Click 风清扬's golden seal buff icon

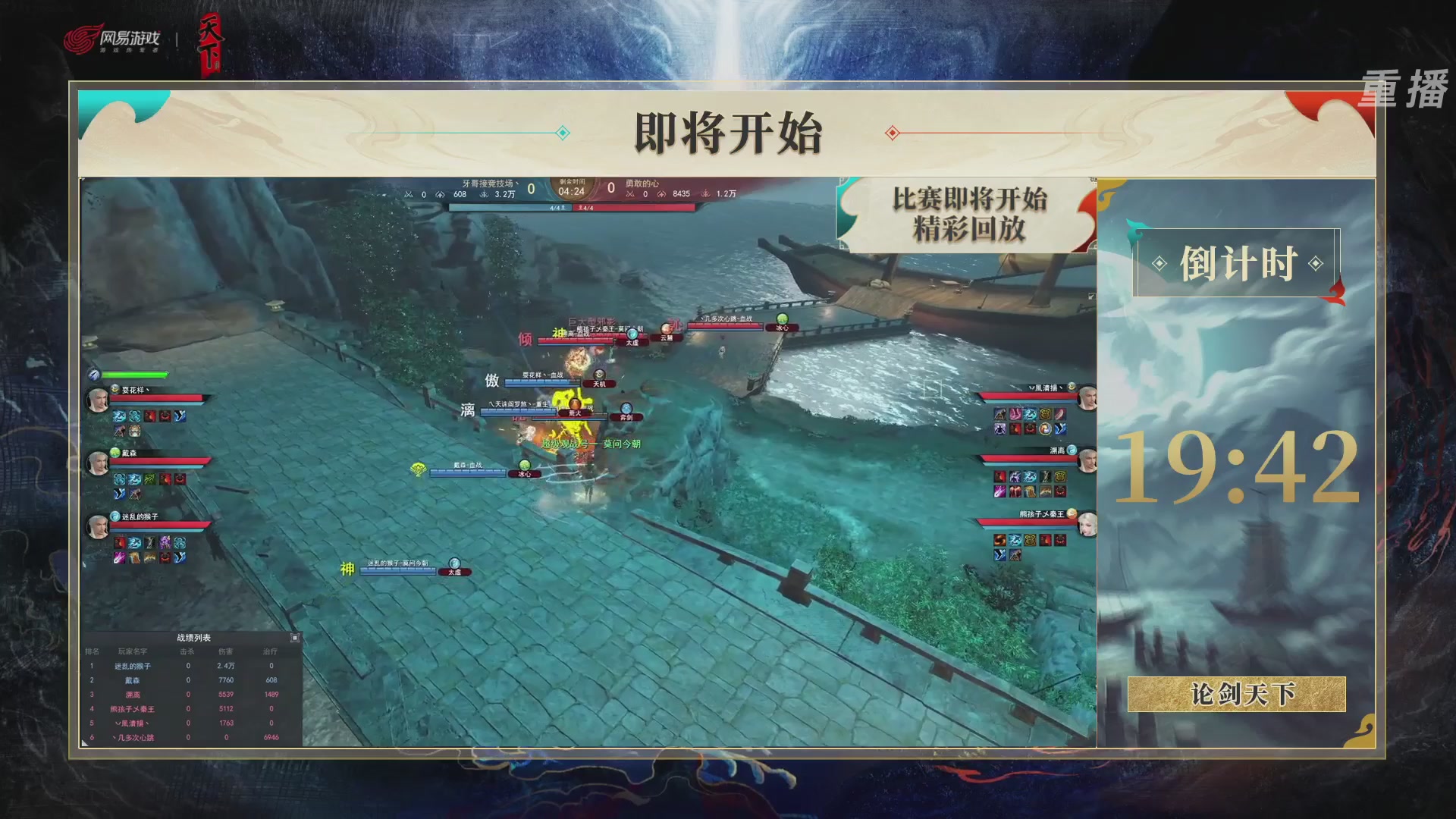coord(1045,414)
